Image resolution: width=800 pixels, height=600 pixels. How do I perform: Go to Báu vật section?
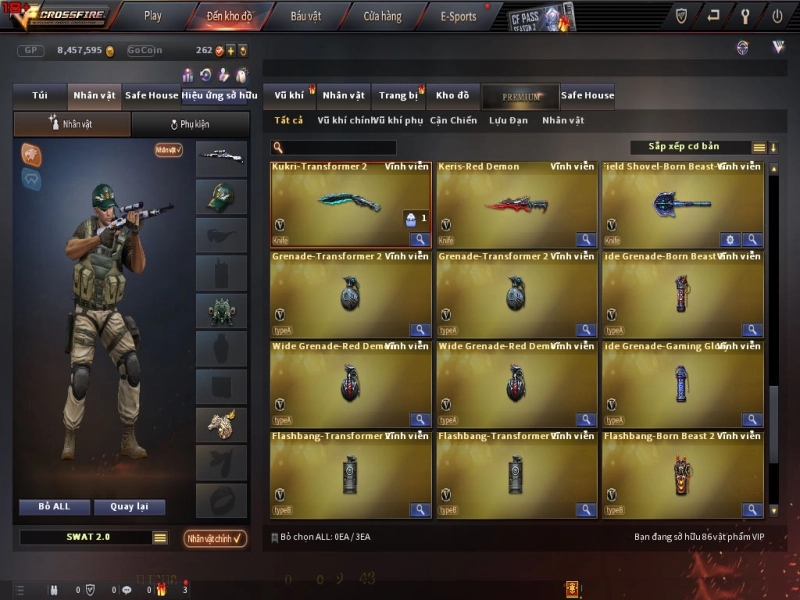(x=305, y=16)
